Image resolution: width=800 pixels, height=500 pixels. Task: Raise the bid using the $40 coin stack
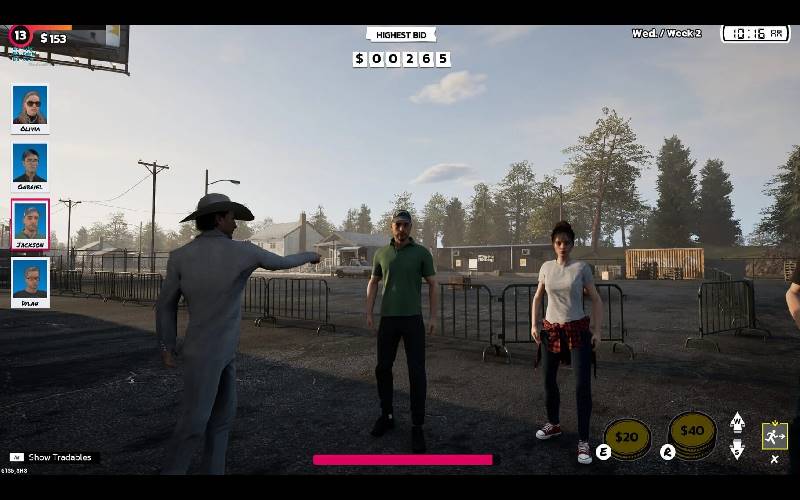pos(692,432)
